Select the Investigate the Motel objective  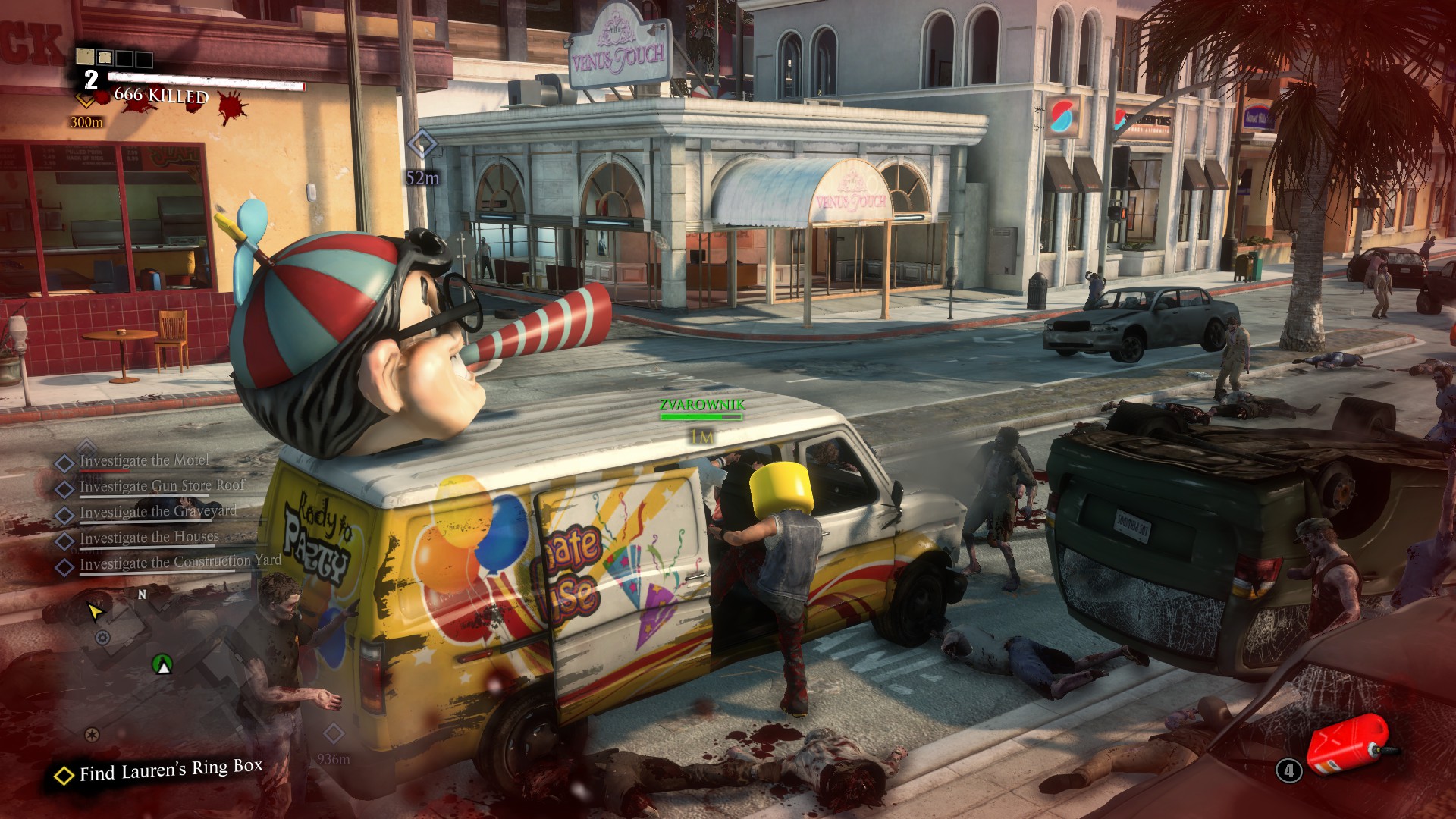144,461
